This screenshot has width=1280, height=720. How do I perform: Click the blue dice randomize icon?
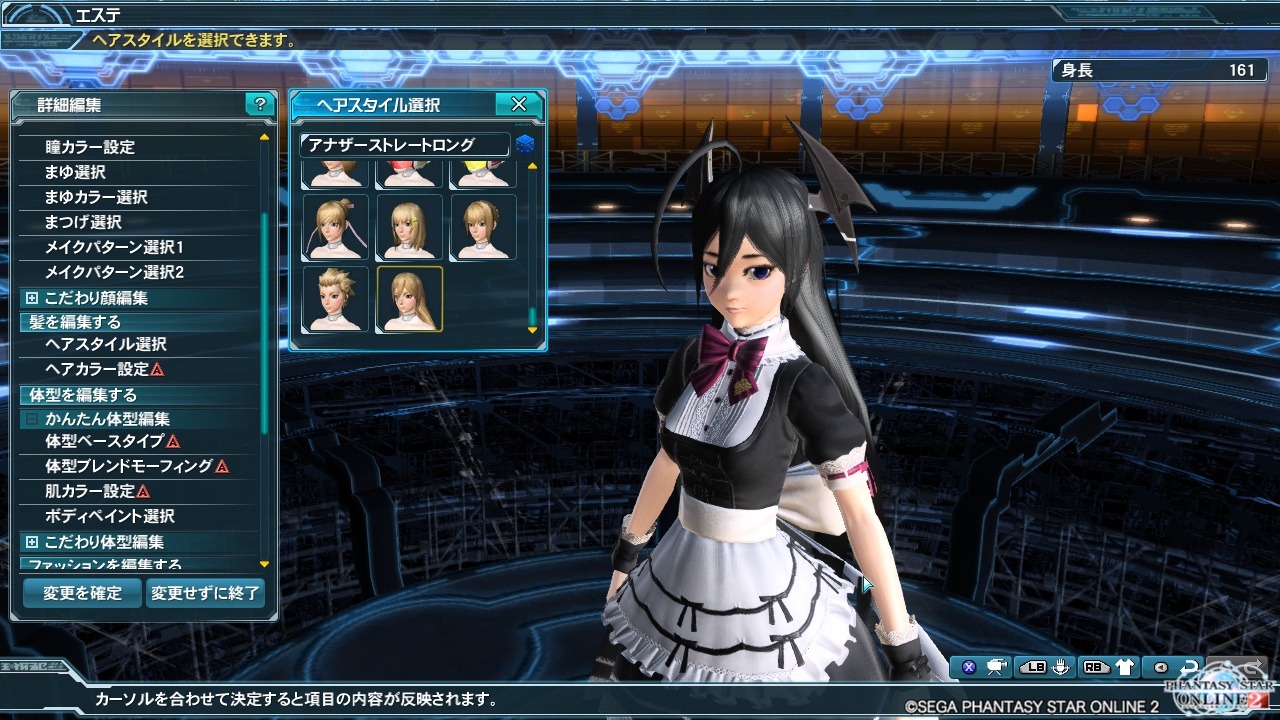coord(525,146)
